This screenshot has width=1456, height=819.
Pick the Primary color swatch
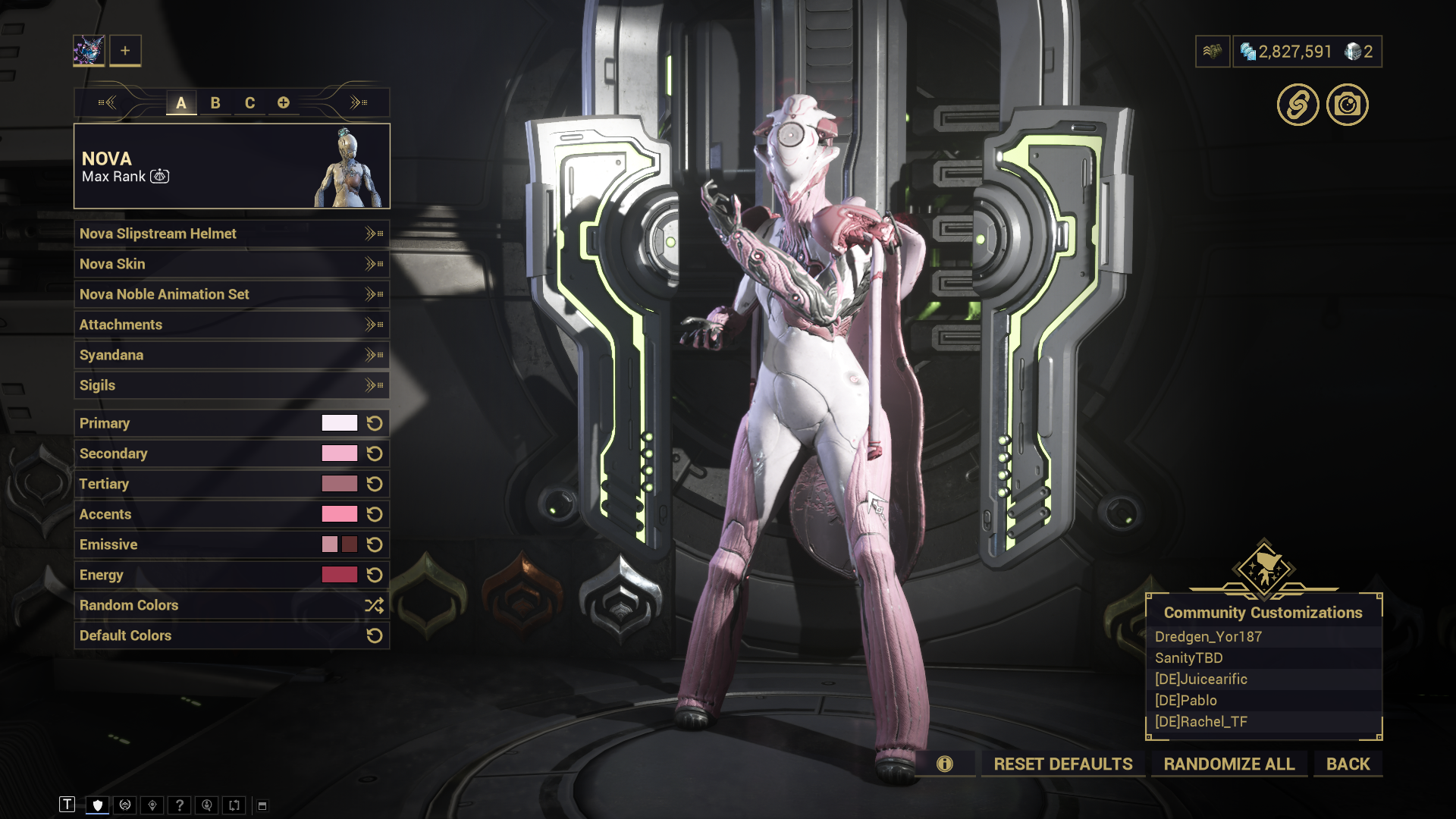click(x=339, y=423)
